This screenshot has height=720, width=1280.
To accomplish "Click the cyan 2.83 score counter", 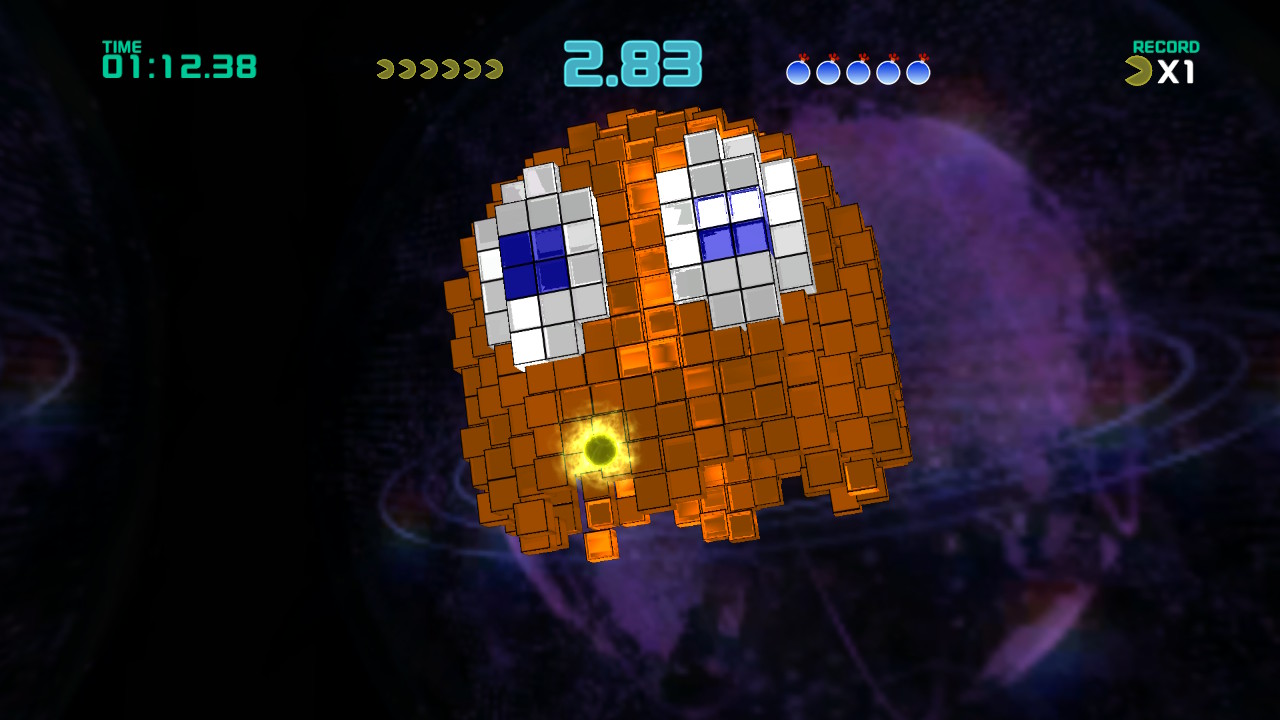I will [631, 62].
